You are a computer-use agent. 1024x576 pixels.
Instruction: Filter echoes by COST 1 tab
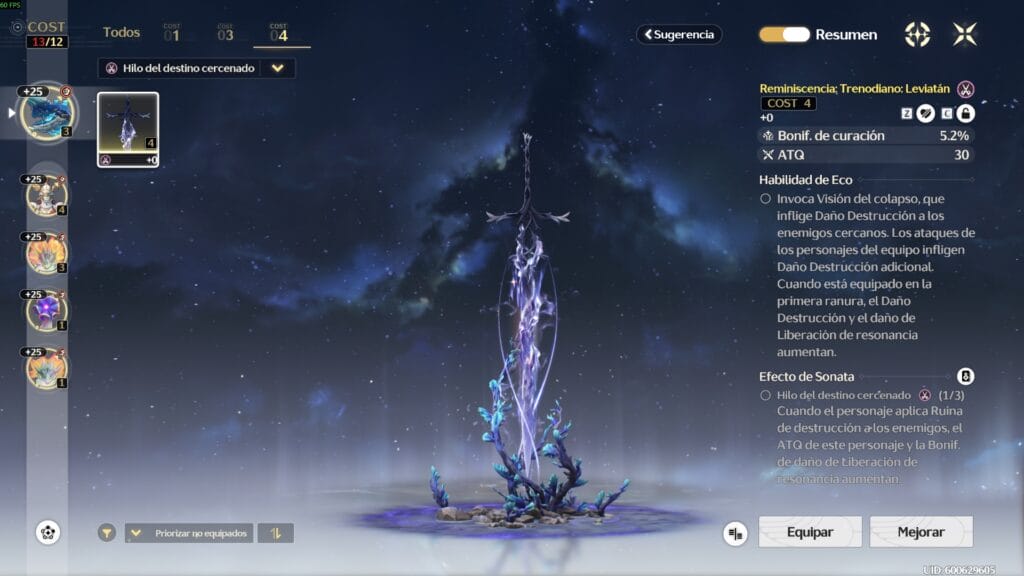click(171, 33)
